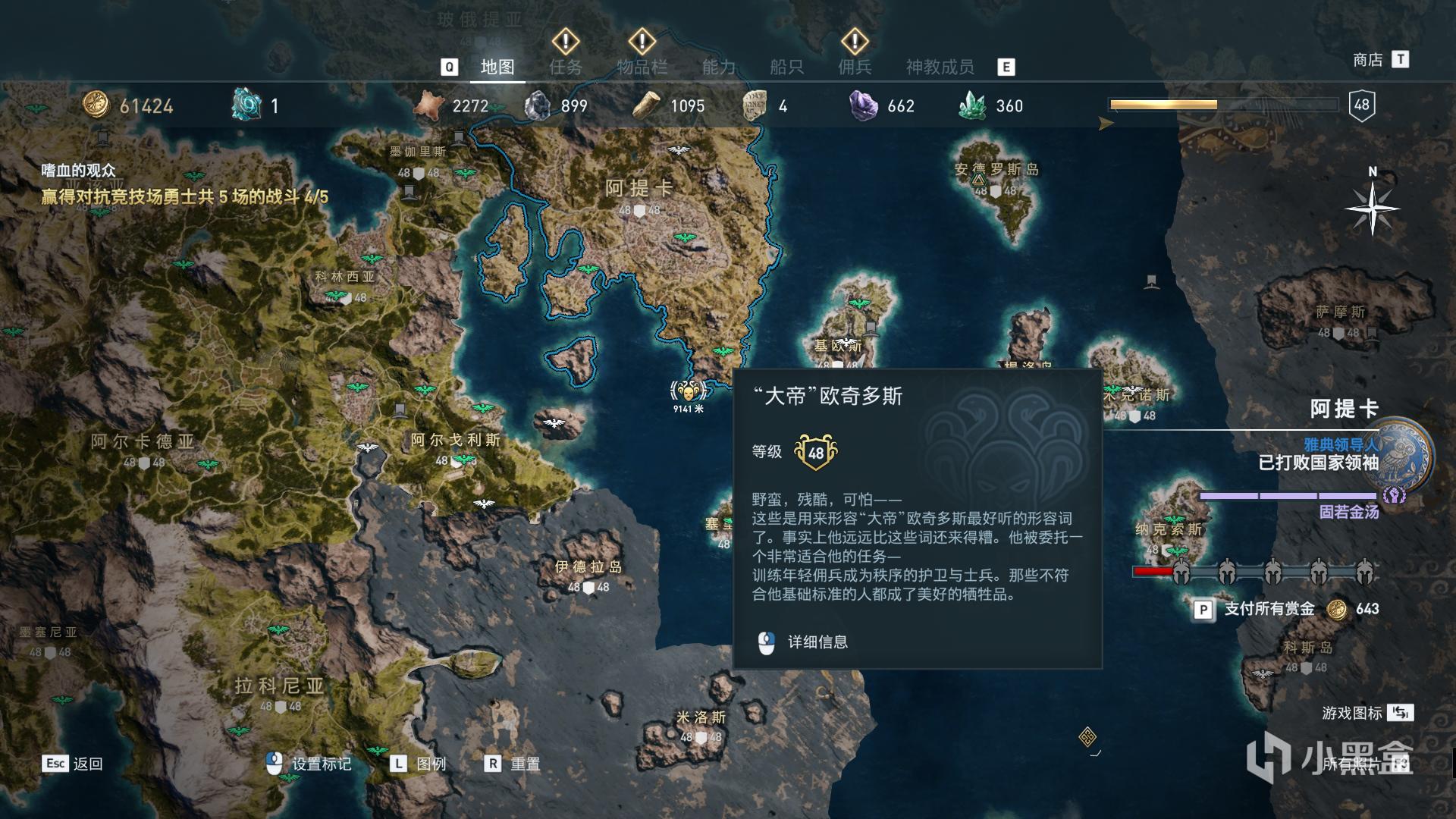This screenshot has height=819, width=1456.
Task: Select the cultist mask marker on map
Action: (689, 391)
